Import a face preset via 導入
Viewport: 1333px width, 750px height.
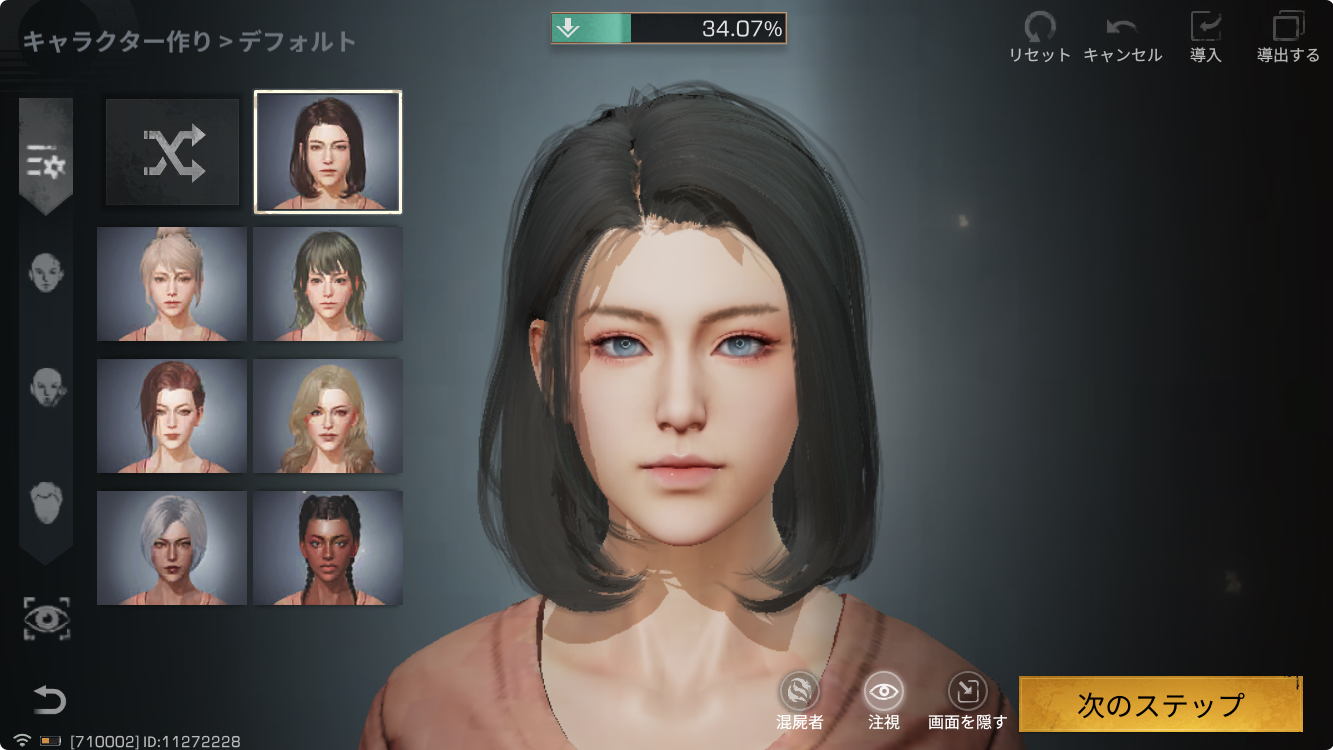point(1205,37)
